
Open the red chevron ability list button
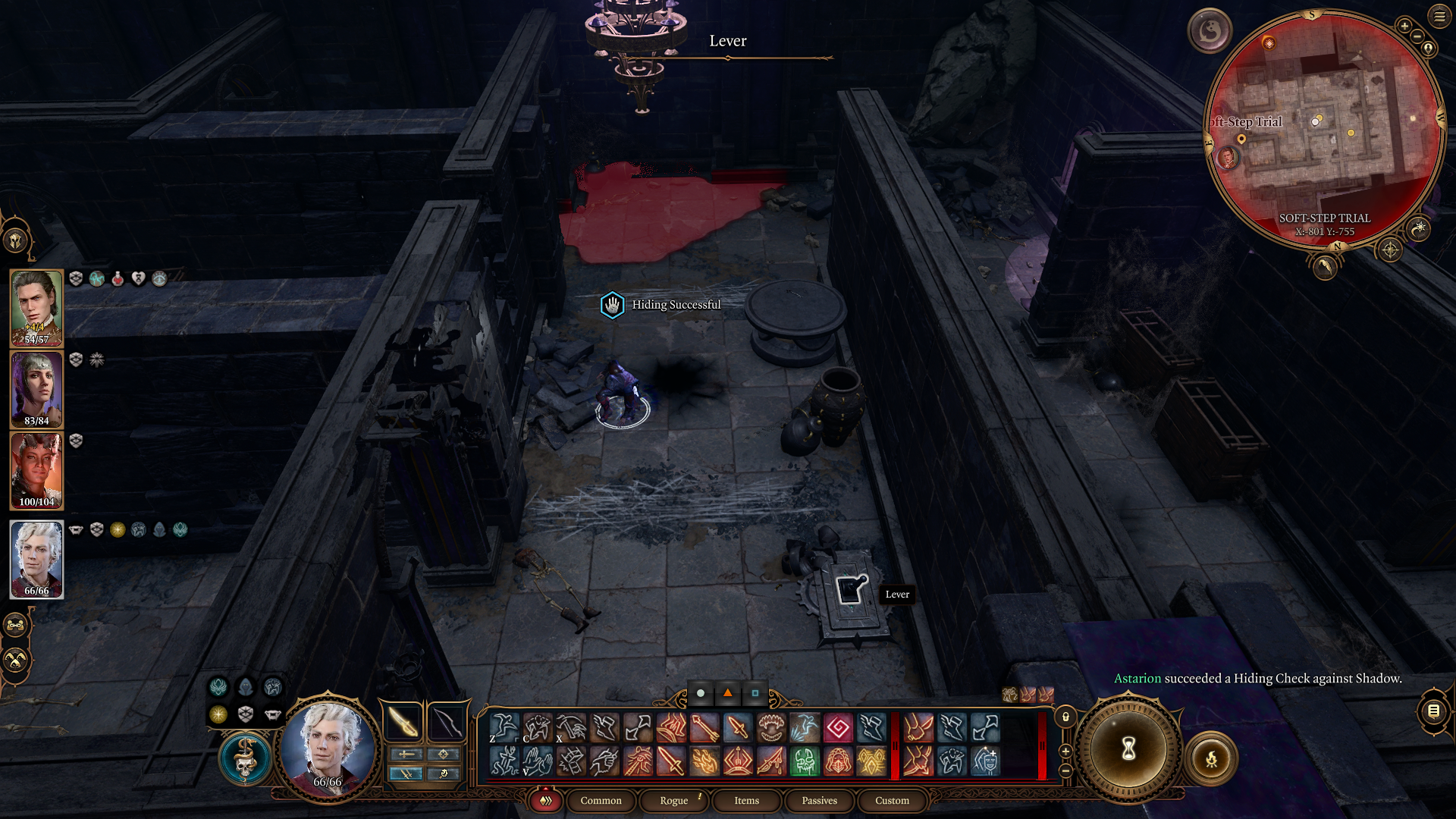point(544,801)
